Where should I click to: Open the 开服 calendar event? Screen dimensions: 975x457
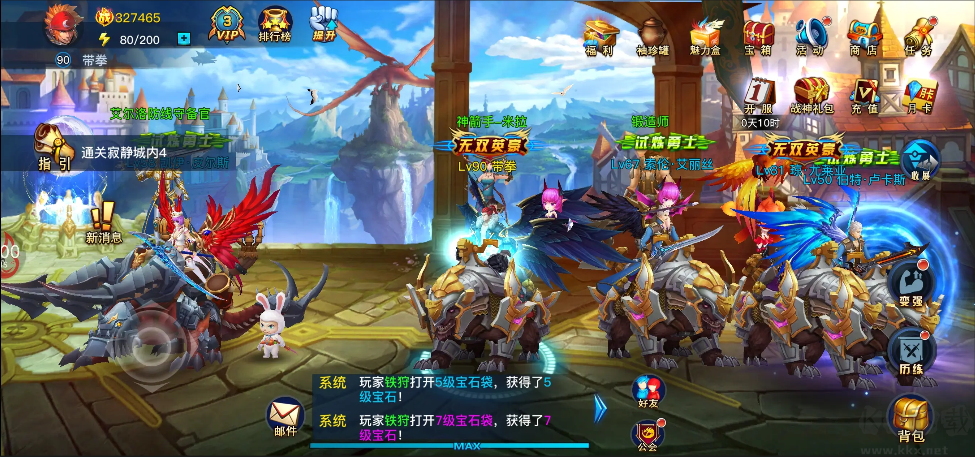point(759,96)
